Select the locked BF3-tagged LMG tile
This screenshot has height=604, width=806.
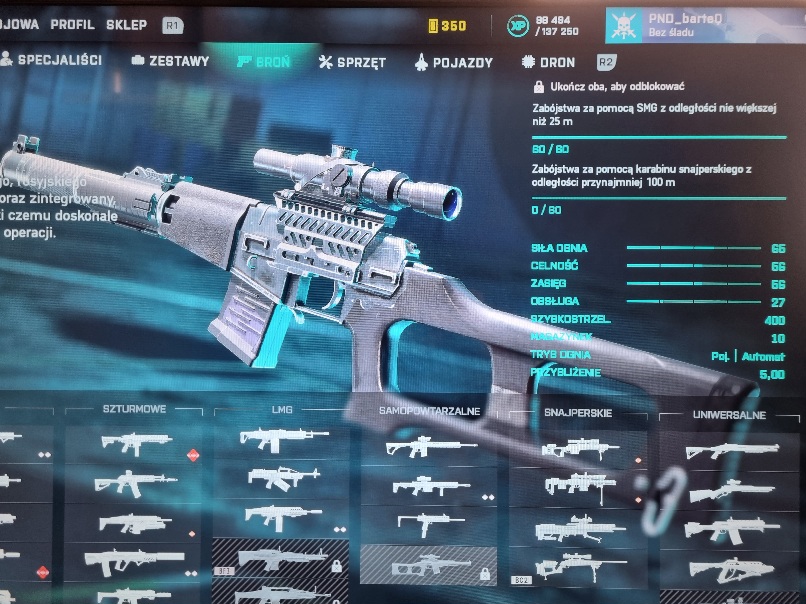[280, 558]
